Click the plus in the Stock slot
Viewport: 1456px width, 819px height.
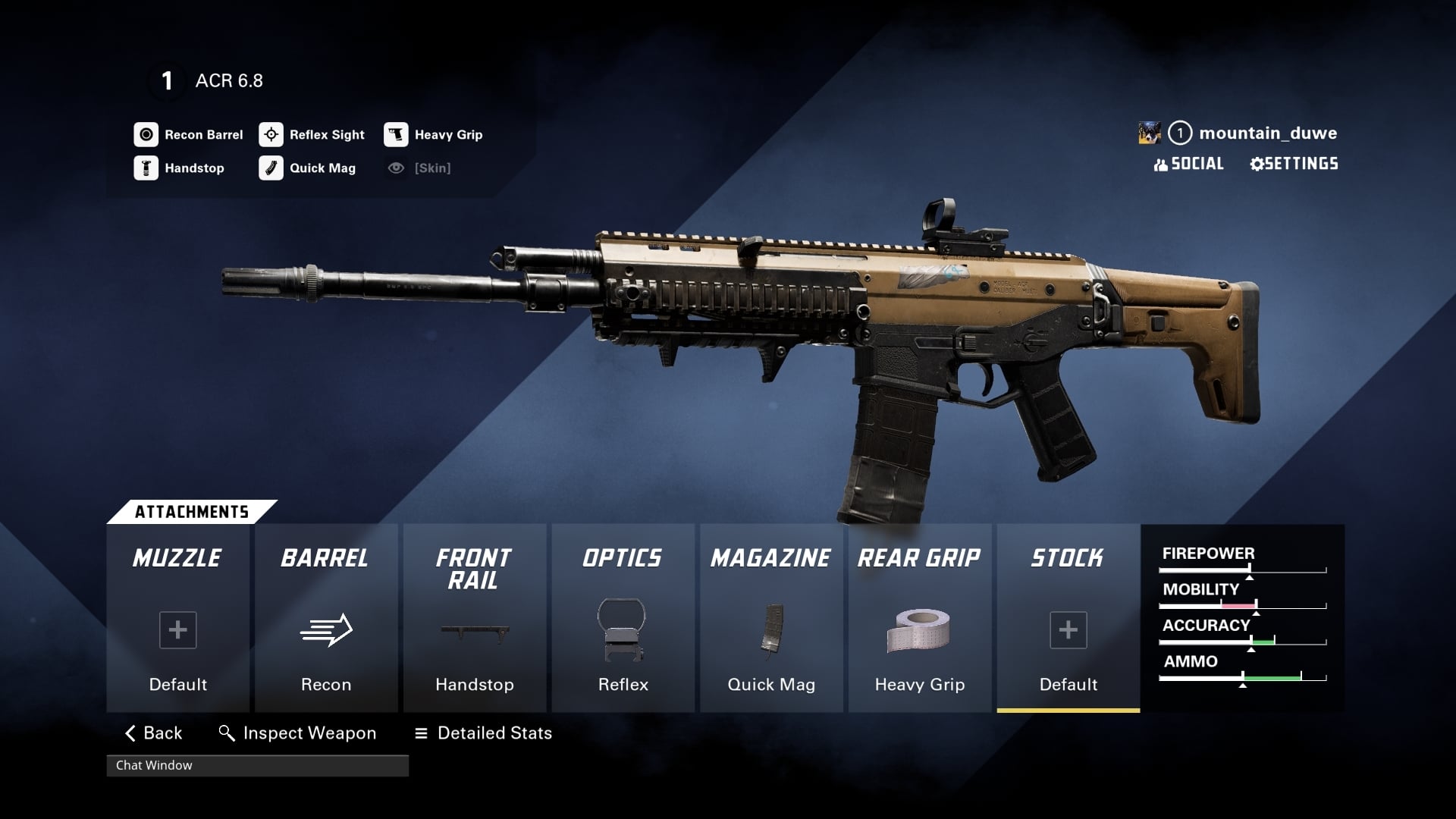pos(1068,629)
